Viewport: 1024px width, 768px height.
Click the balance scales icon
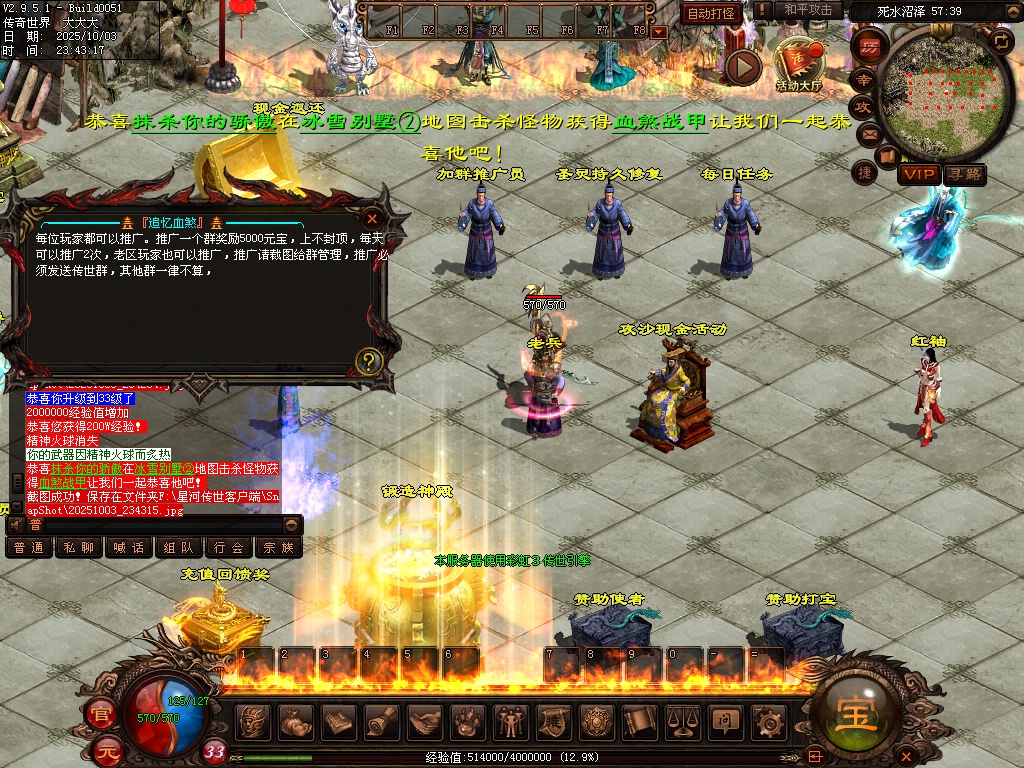click(x=683, y=720)
